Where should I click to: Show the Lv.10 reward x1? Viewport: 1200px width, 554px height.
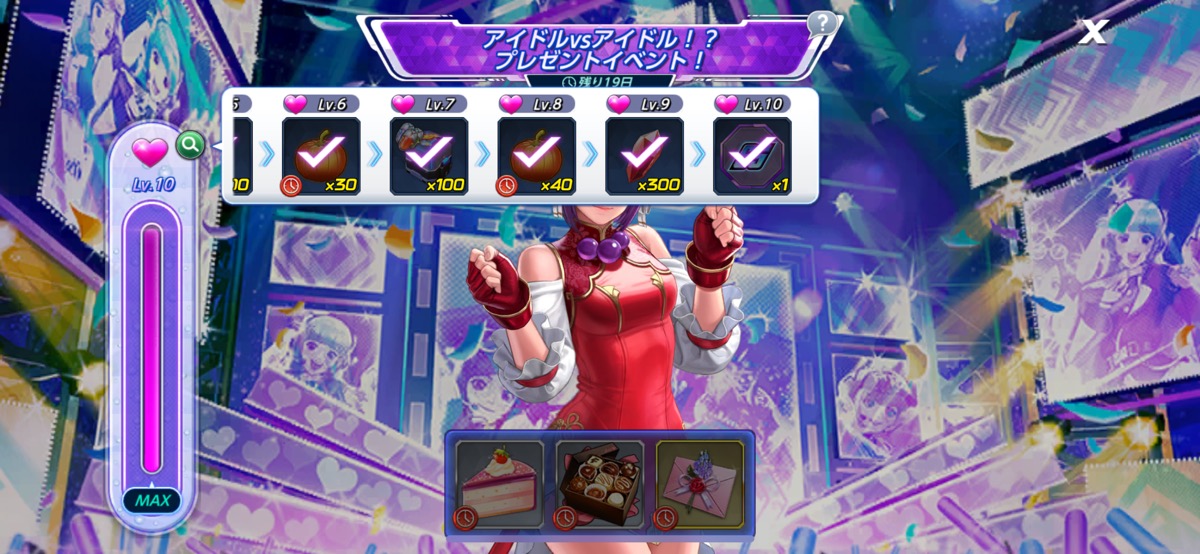click(x=752, y=155)
